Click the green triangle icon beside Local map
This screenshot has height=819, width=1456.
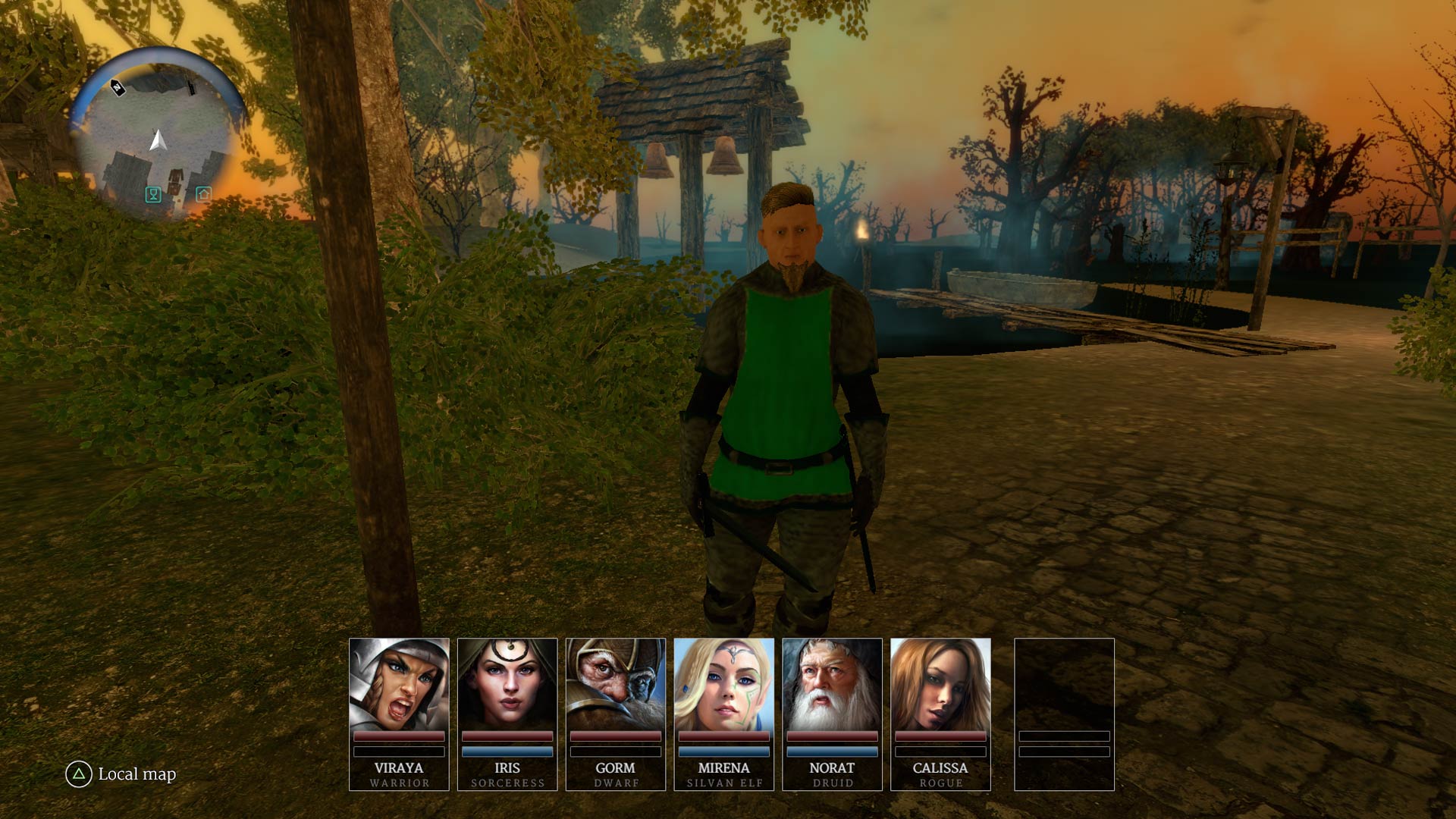[x=78, y=775]
